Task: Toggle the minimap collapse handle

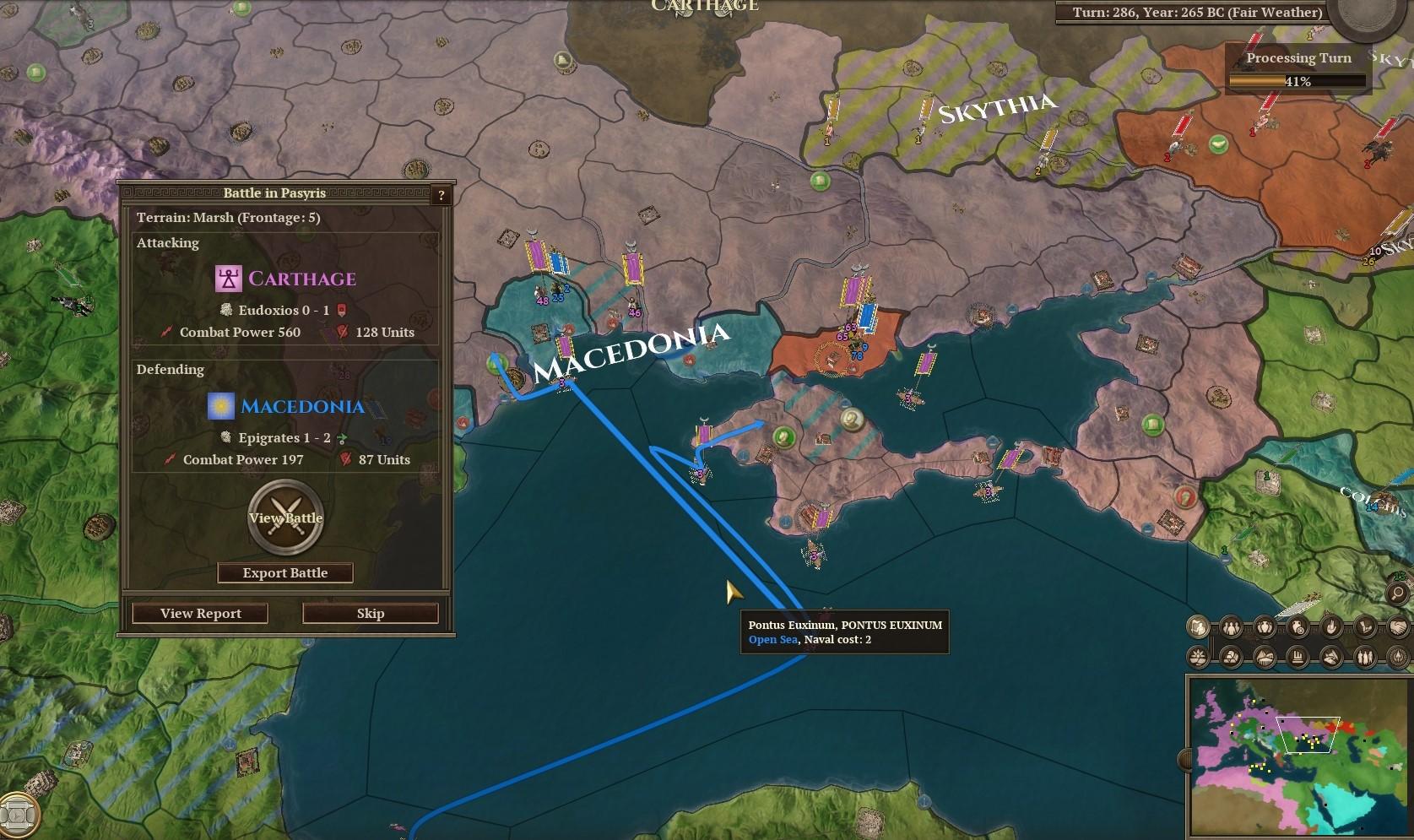Action: 1186,759
